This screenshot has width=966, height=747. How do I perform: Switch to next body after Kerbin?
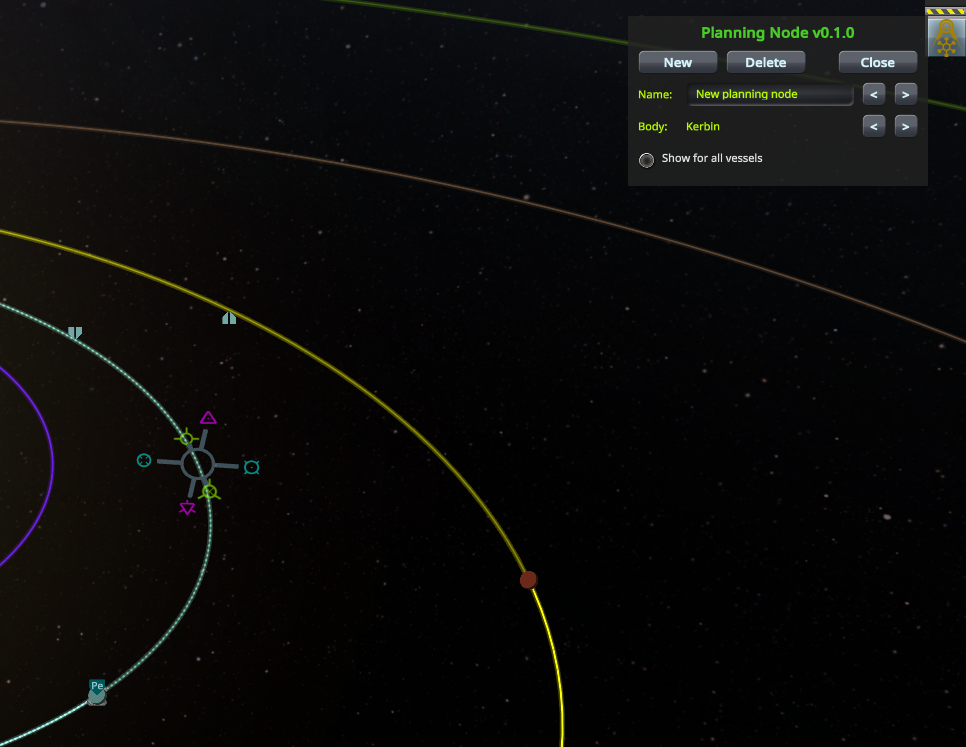904,127
